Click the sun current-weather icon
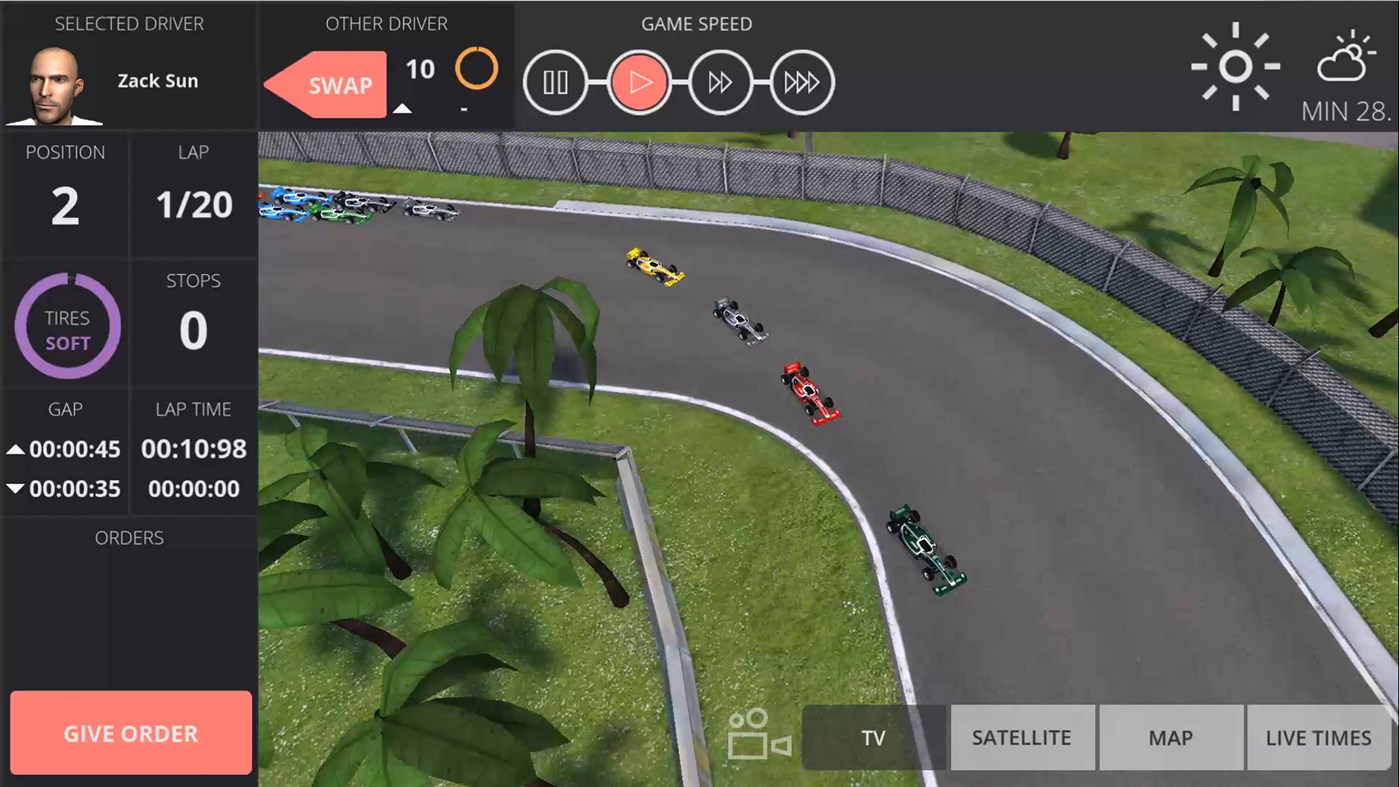This screenshot has height=787, width=1399. pos(1236,66)
